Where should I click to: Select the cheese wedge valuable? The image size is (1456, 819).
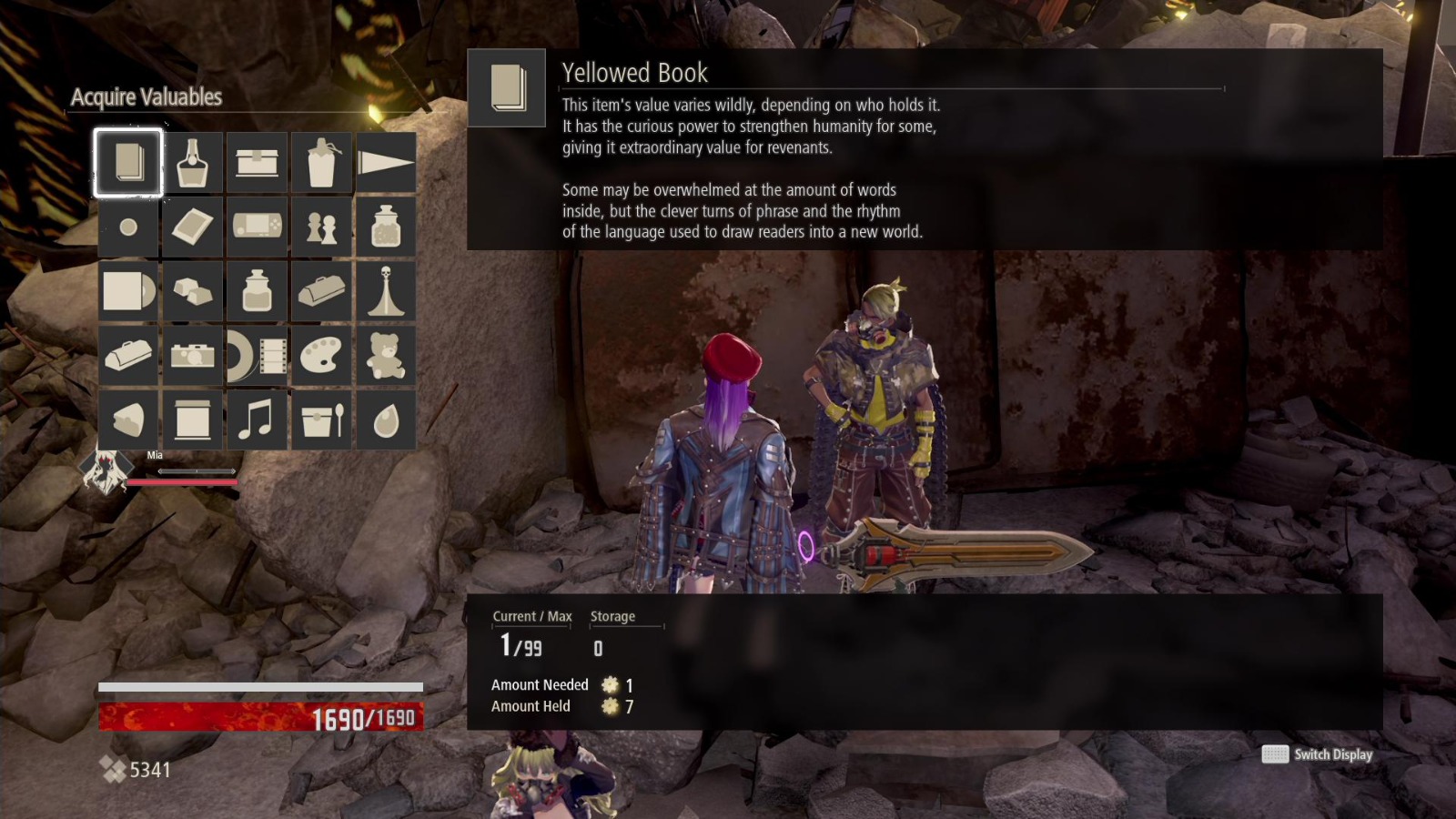click(127, 419)
